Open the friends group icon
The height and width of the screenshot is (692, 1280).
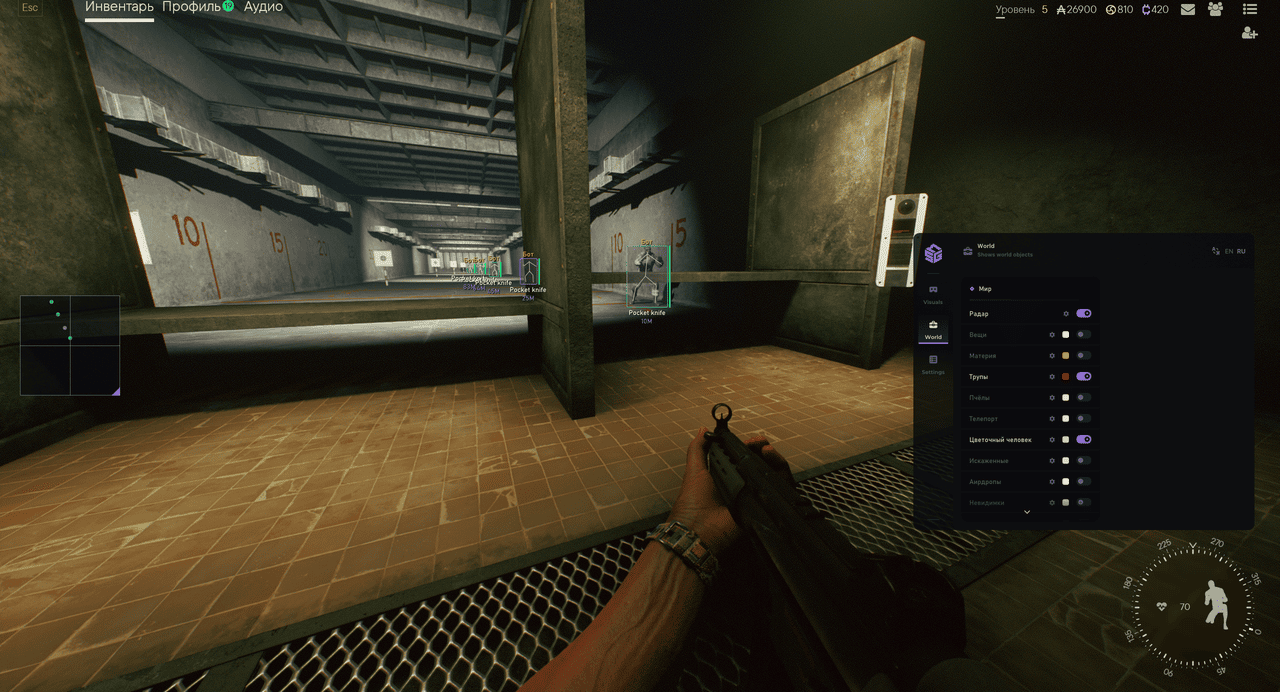coord(1216,10)
